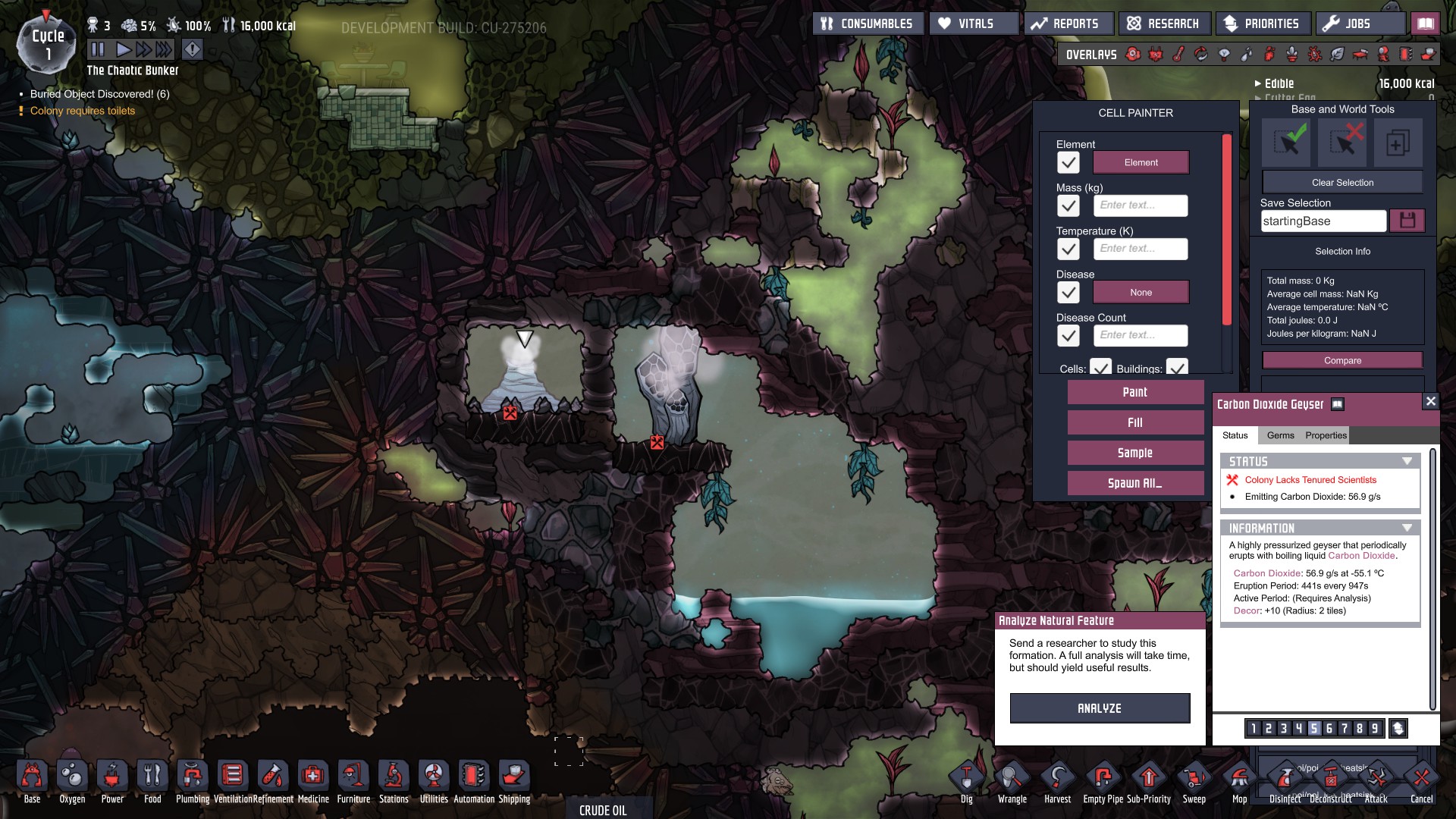
Task: Select the Dig tool
Action: coord(966,780)
